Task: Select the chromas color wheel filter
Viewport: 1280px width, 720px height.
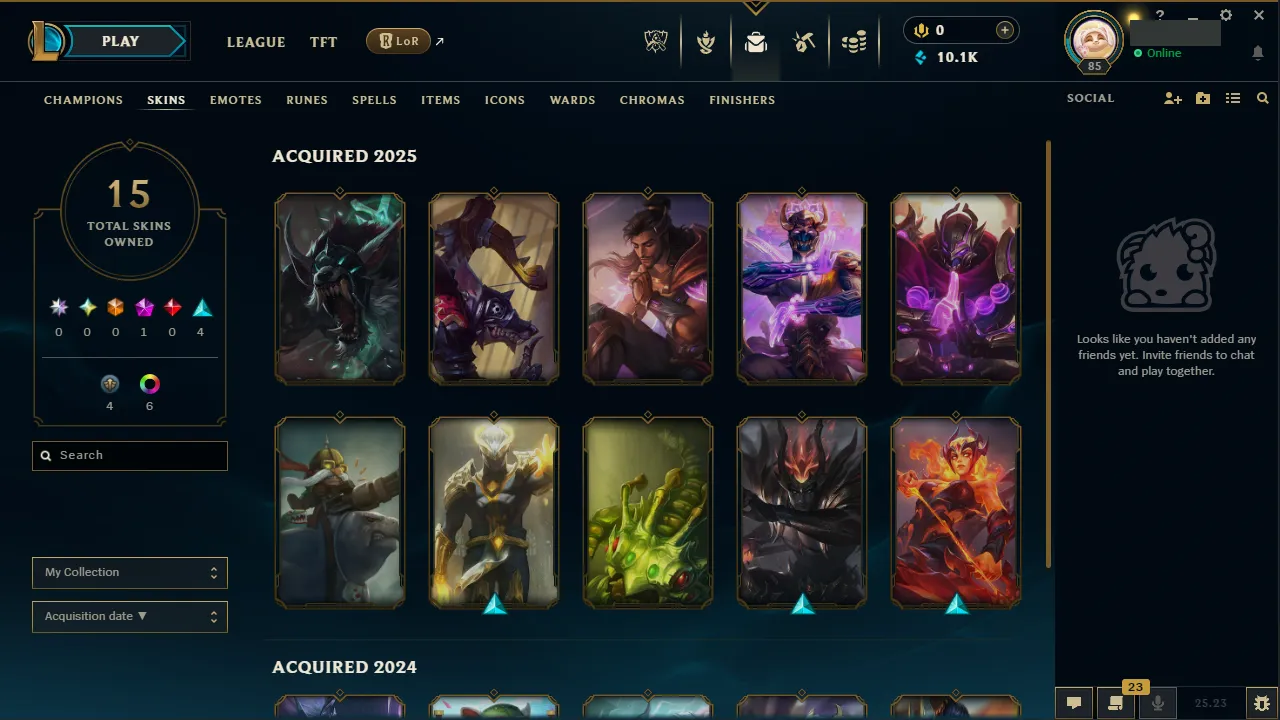Action: pos(149,384)
